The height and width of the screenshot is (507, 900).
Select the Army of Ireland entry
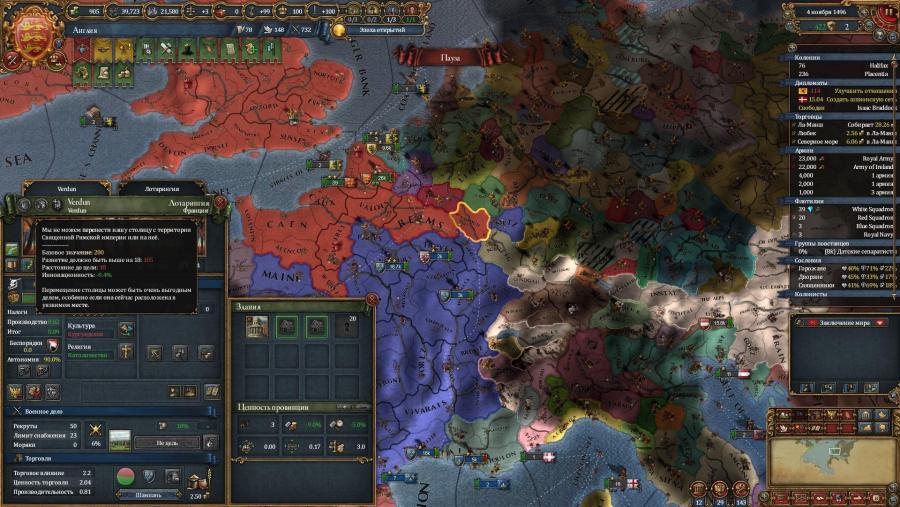point(863,167)
